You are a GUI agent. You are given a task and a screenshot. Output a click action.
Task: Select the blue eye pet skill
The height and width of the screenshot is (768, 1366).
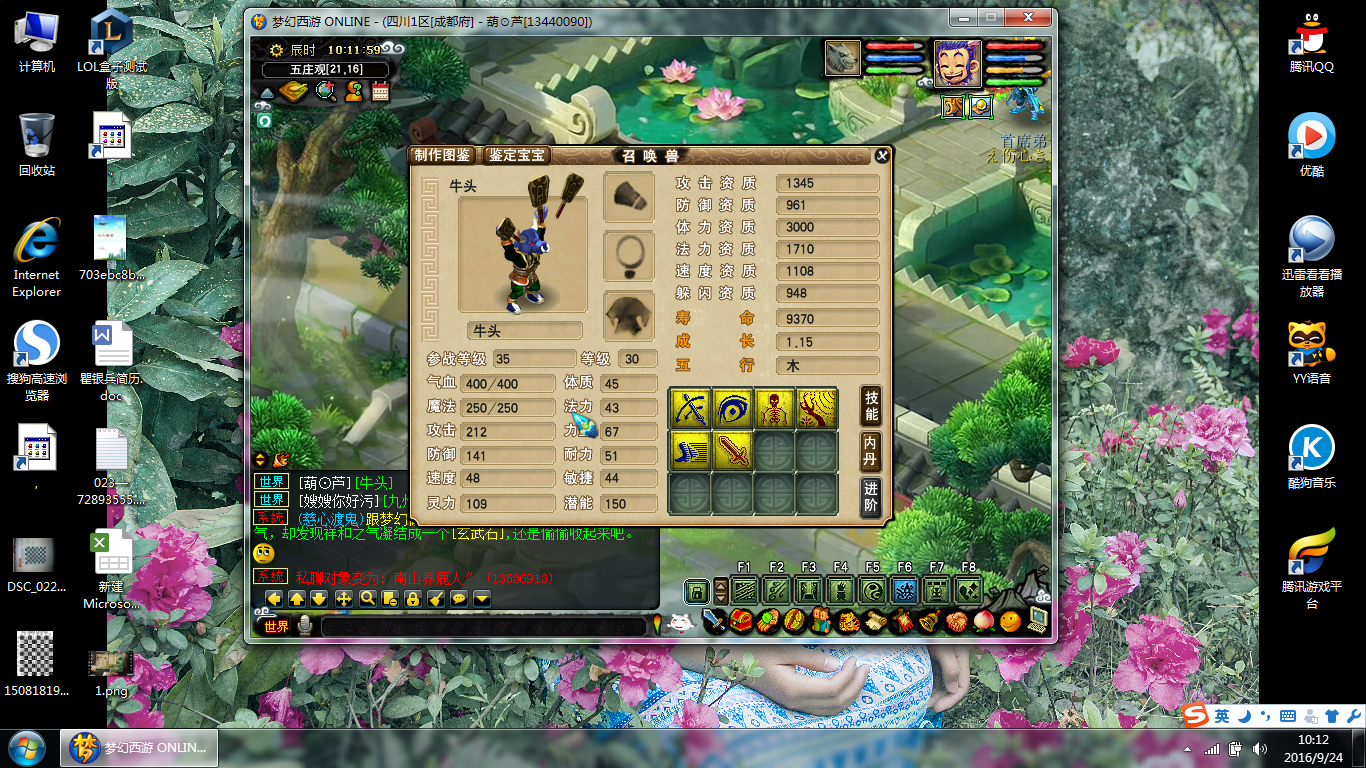pos(732,409)
